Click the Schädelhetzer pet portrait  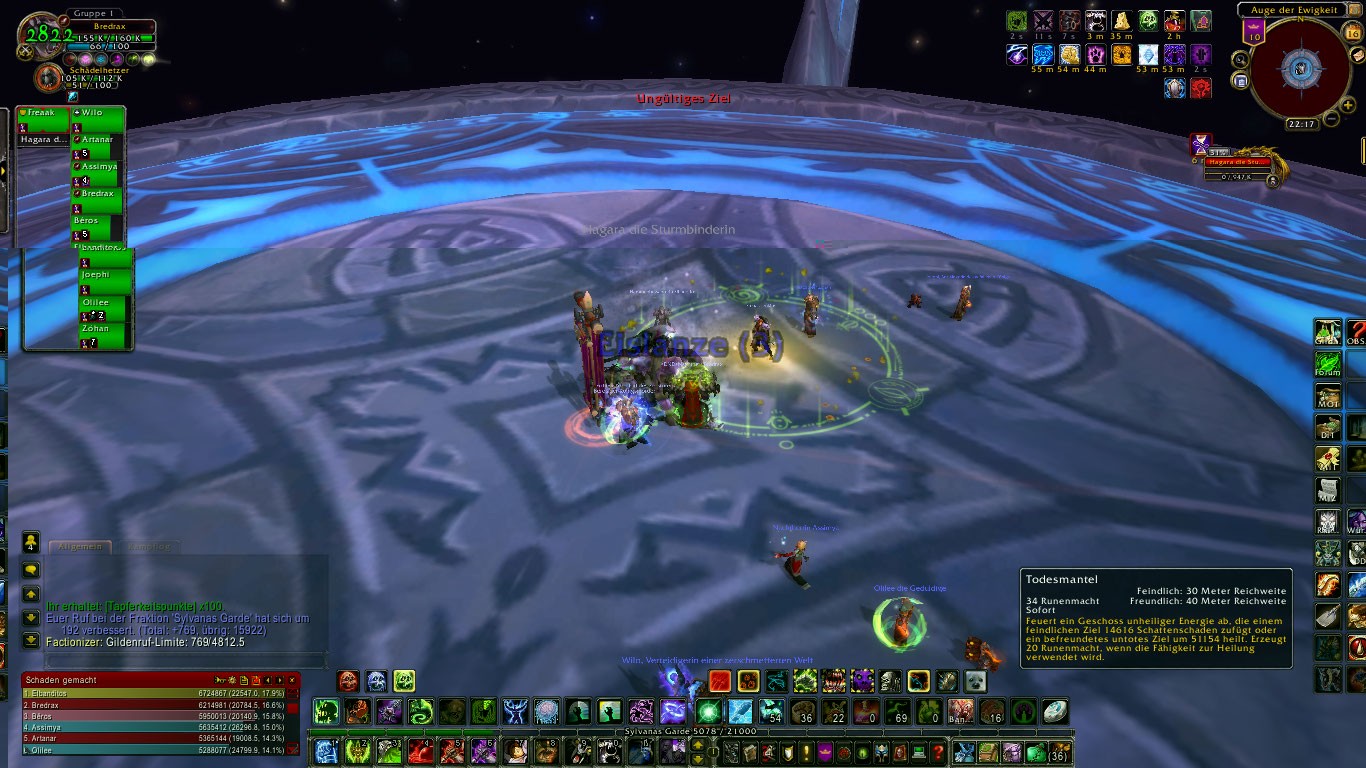47,79
